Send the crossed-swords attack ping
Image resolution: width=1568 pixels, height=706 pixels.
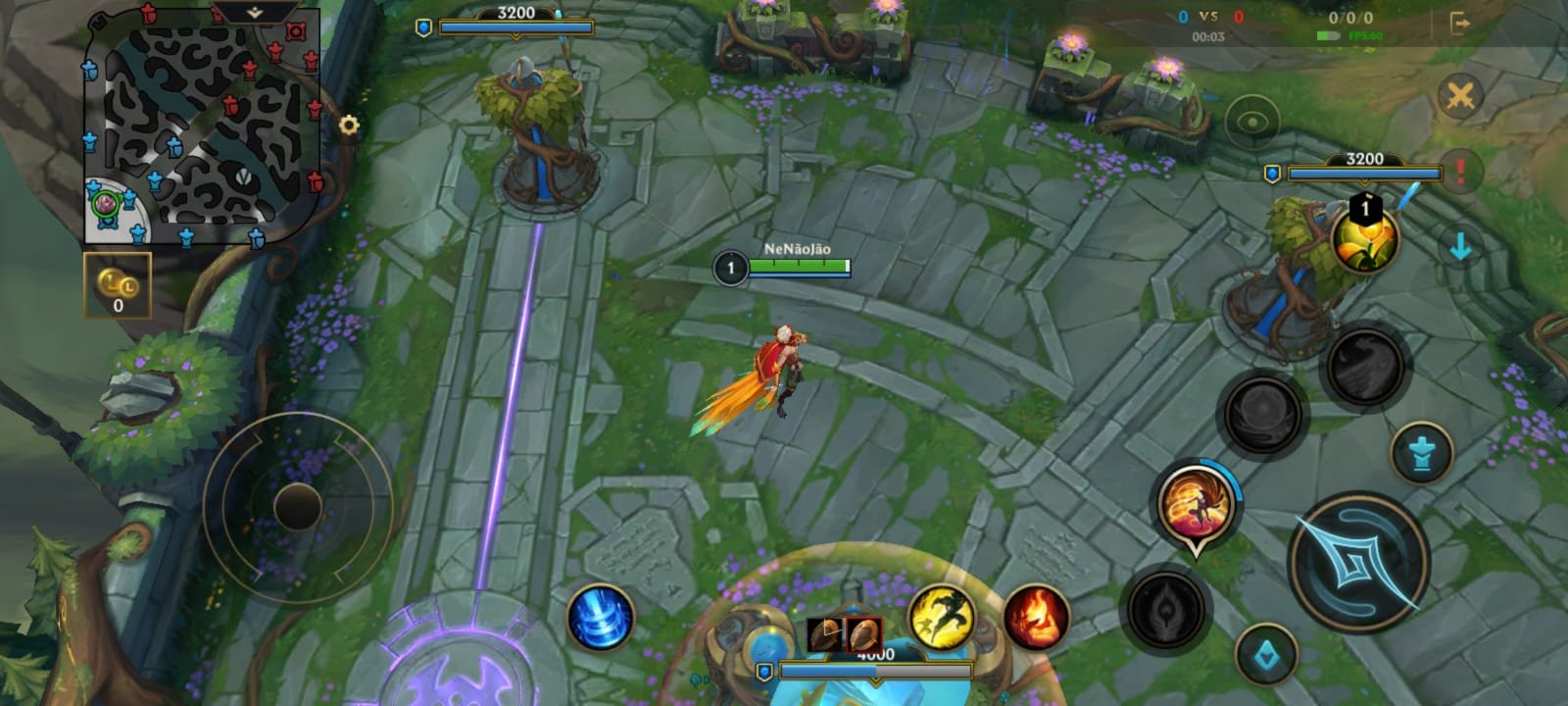(1459, 96)
